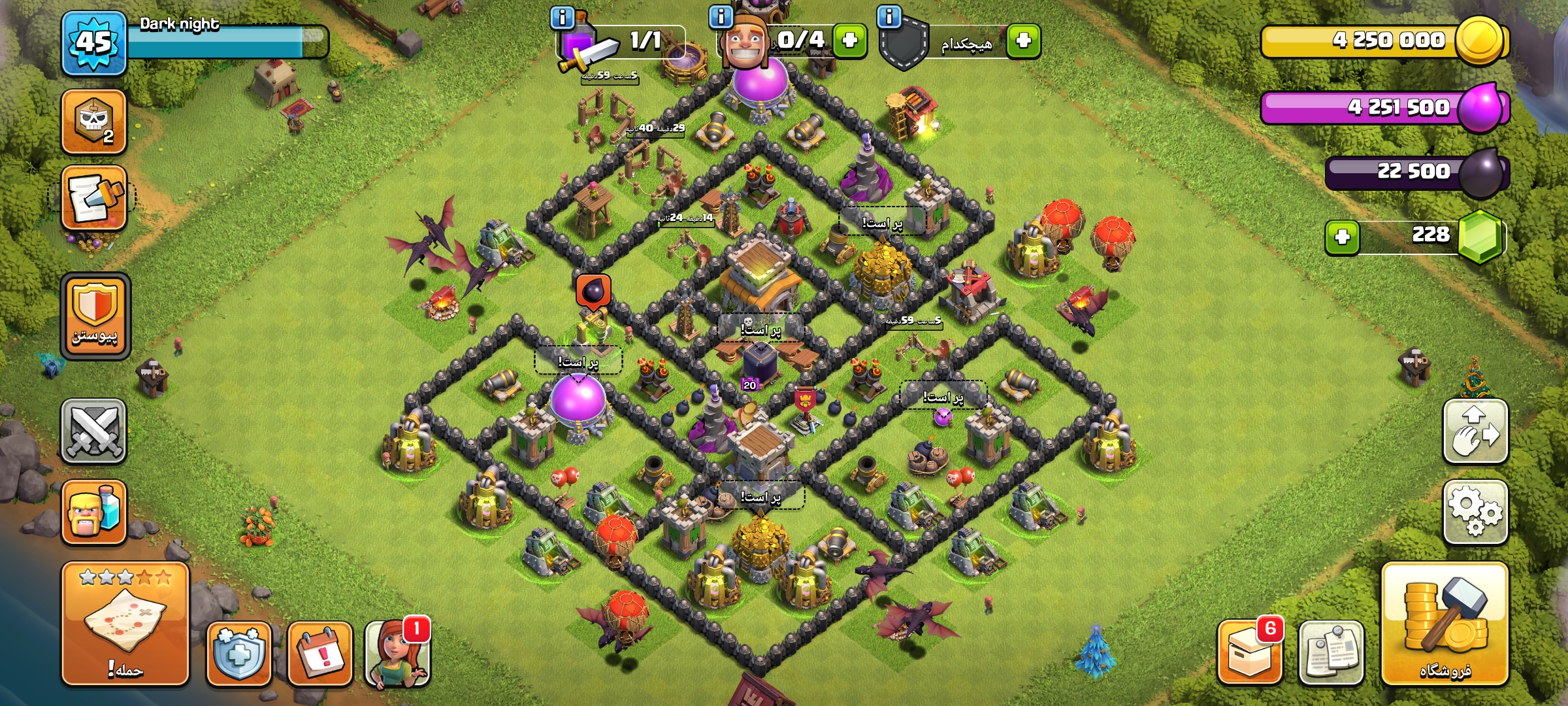This screenshot has height=706, width=1568.
Task: Open the news papers button
Action: [1331, 653]
